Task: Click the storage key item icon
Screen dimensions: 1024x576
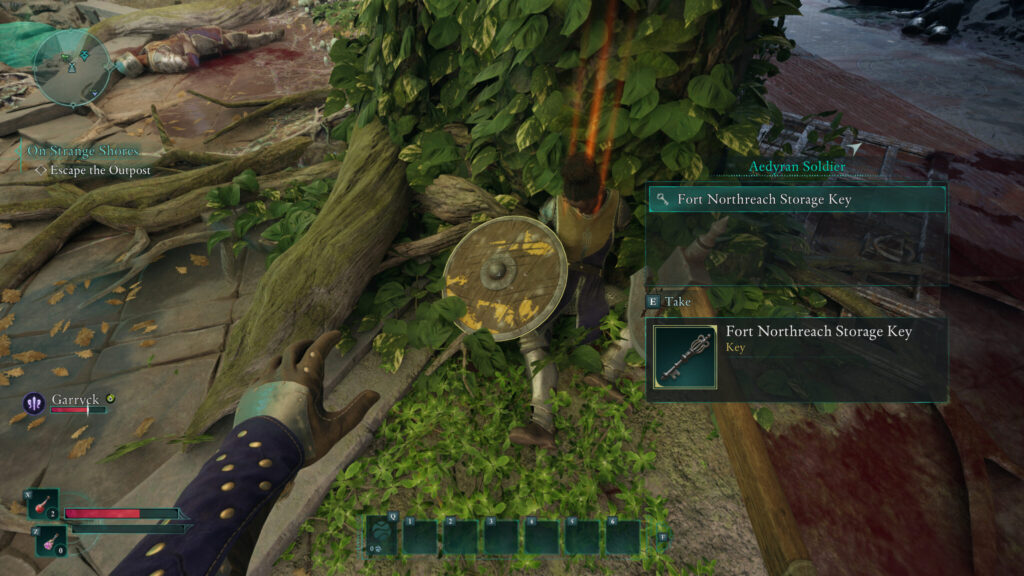Action: click(685, 355)
